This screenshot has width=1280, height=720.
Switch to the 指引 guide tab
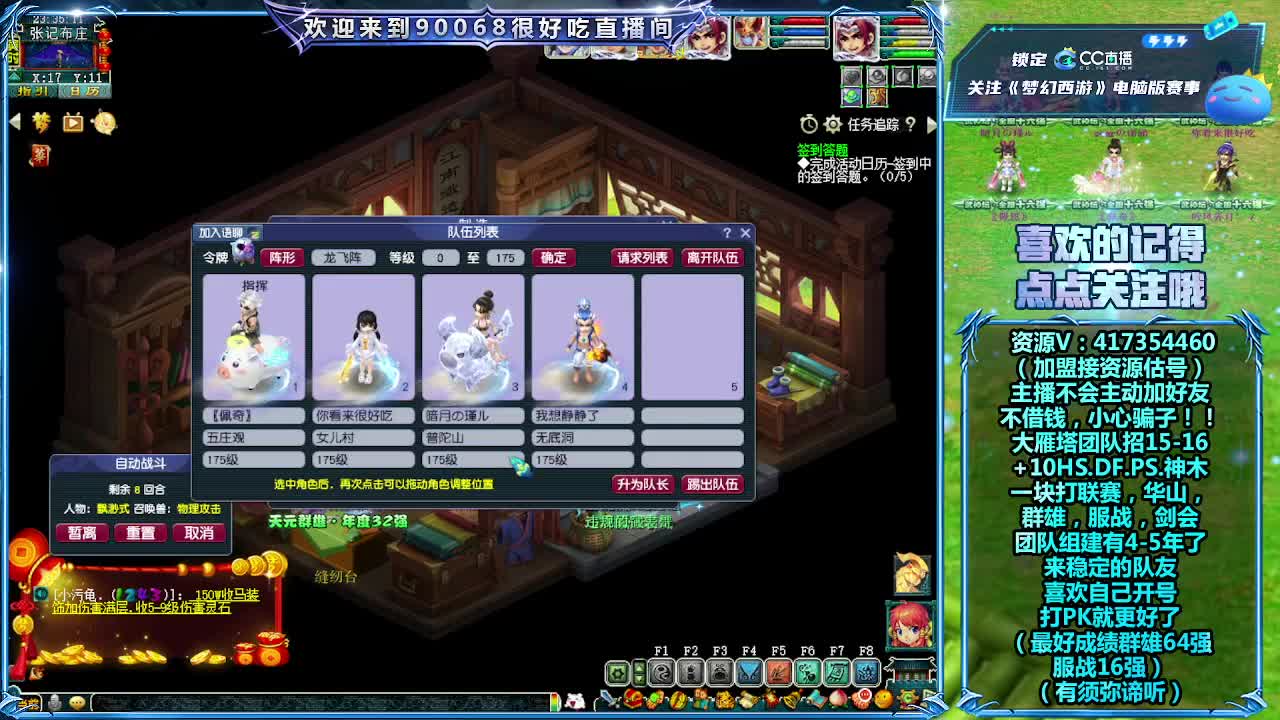(x=33, y=91)
